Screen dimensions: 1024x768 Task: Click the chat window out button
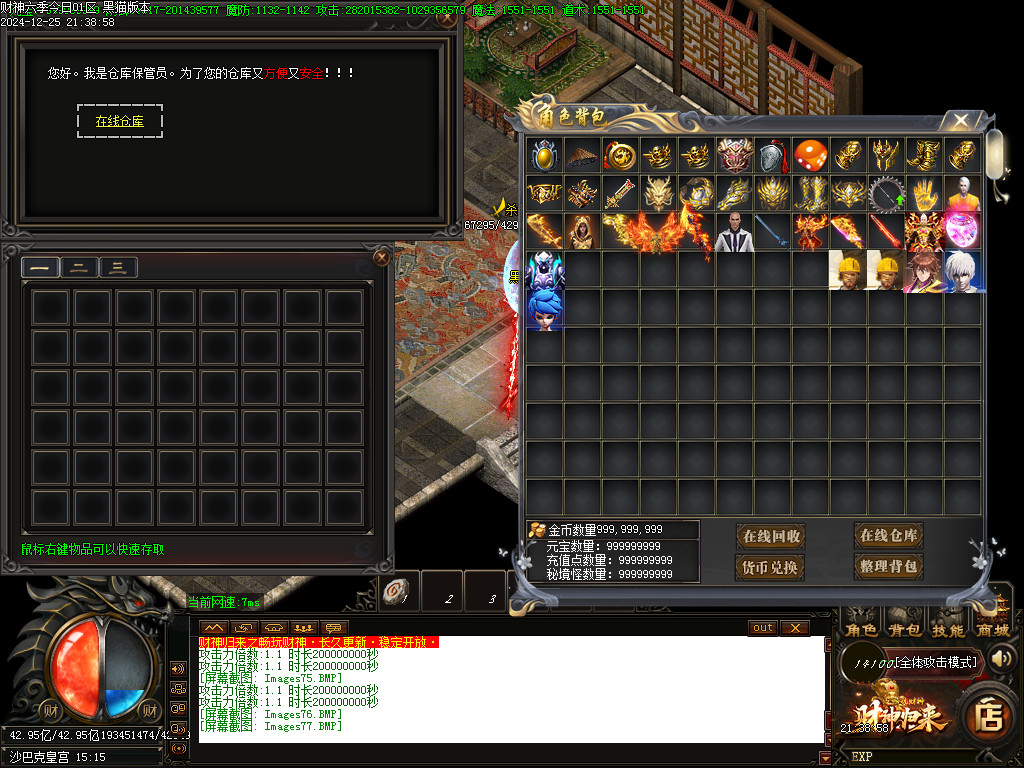(x=763, y=628)
